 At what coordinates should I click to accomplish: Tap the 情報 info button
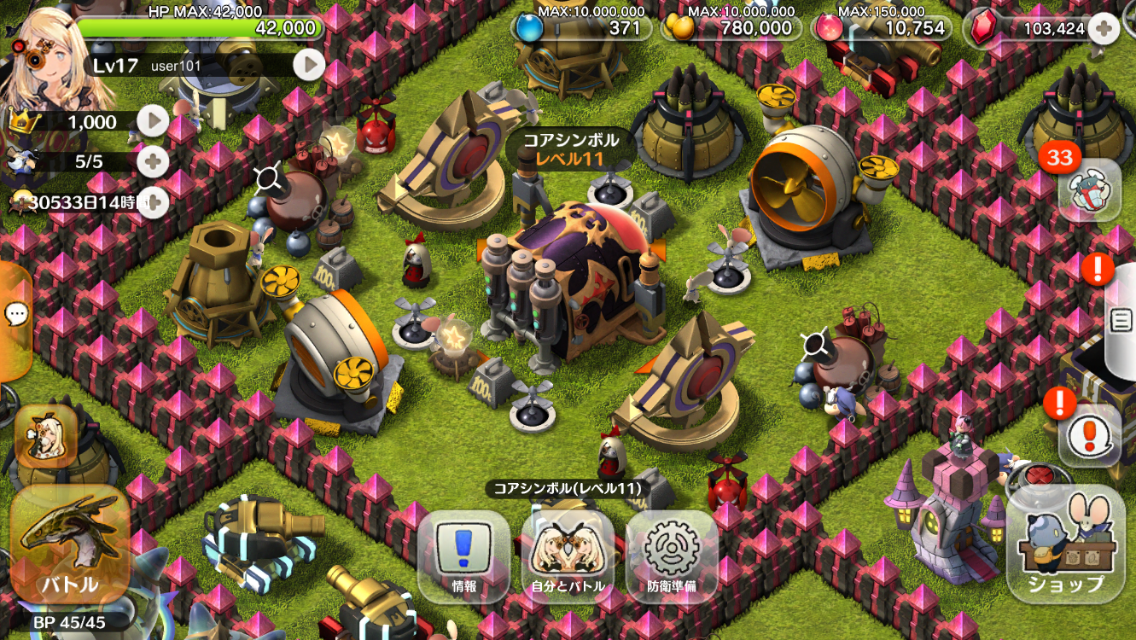click(463, 557)
